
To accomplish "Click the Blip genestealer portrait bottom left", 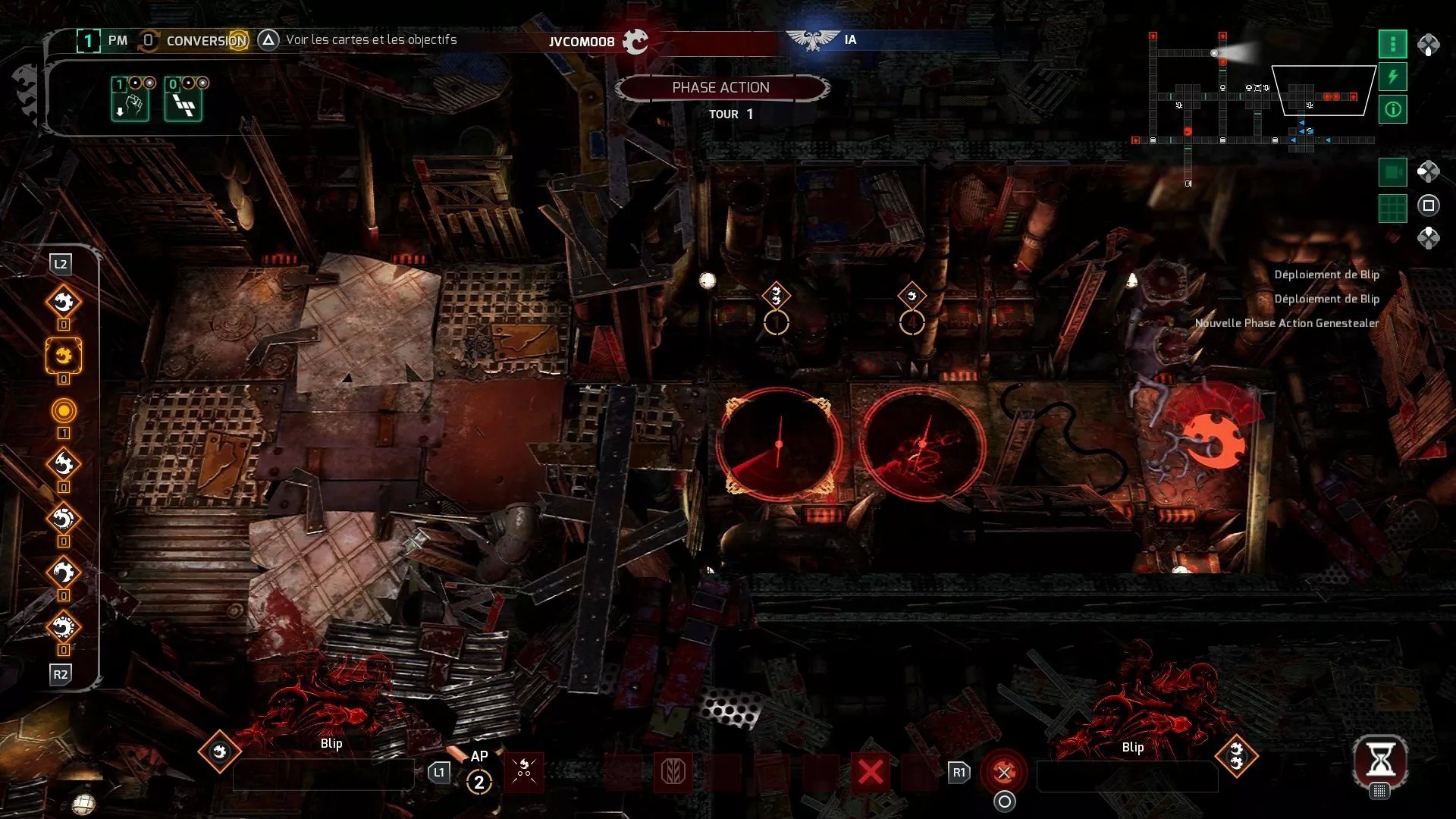I will click(220, 753).
